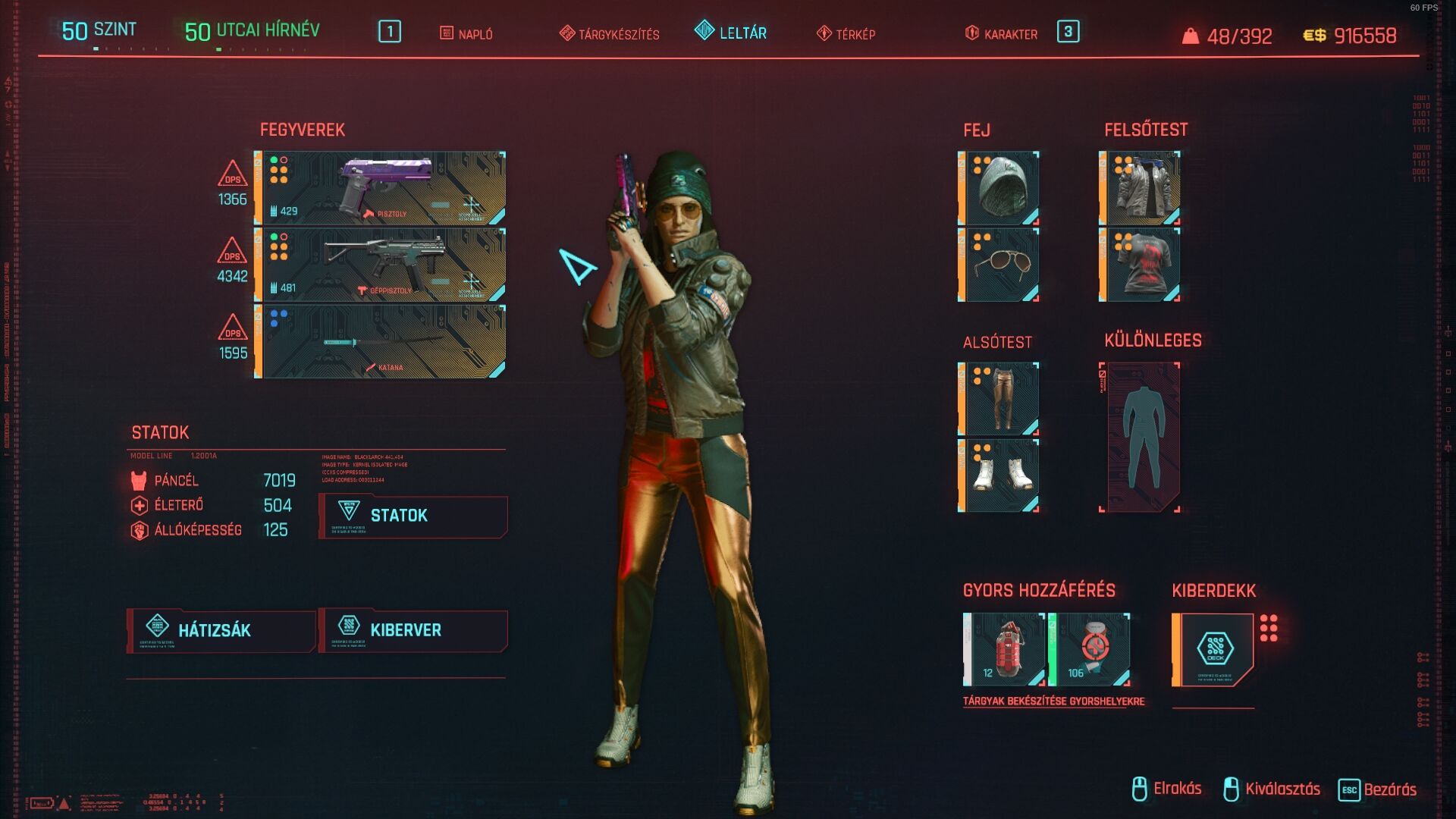Select the beanie head slot

point(999,188)
